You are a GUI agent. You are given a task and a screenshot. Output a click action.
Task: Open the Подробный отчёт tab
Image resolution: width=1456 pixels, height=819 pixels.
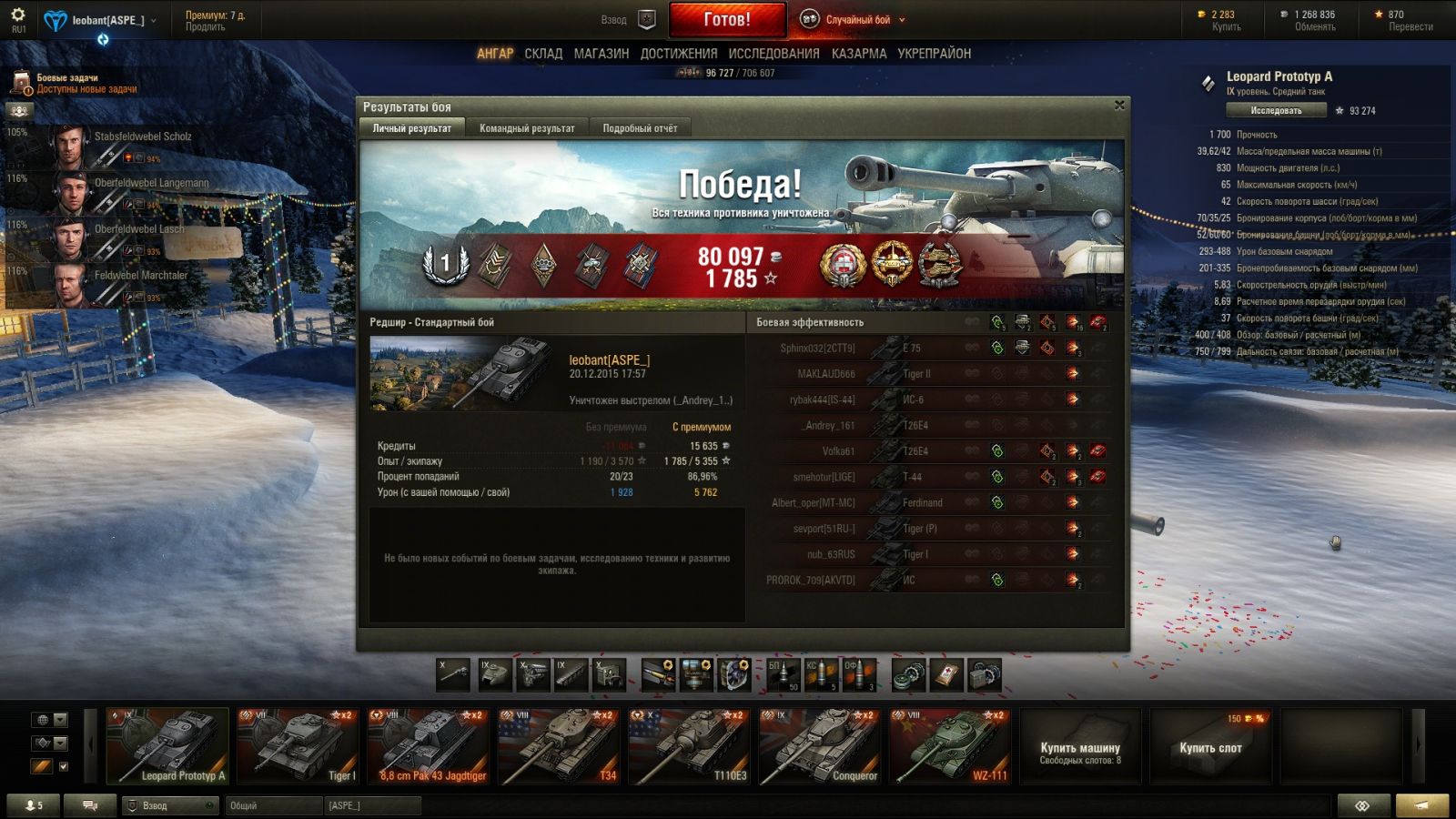640,128
